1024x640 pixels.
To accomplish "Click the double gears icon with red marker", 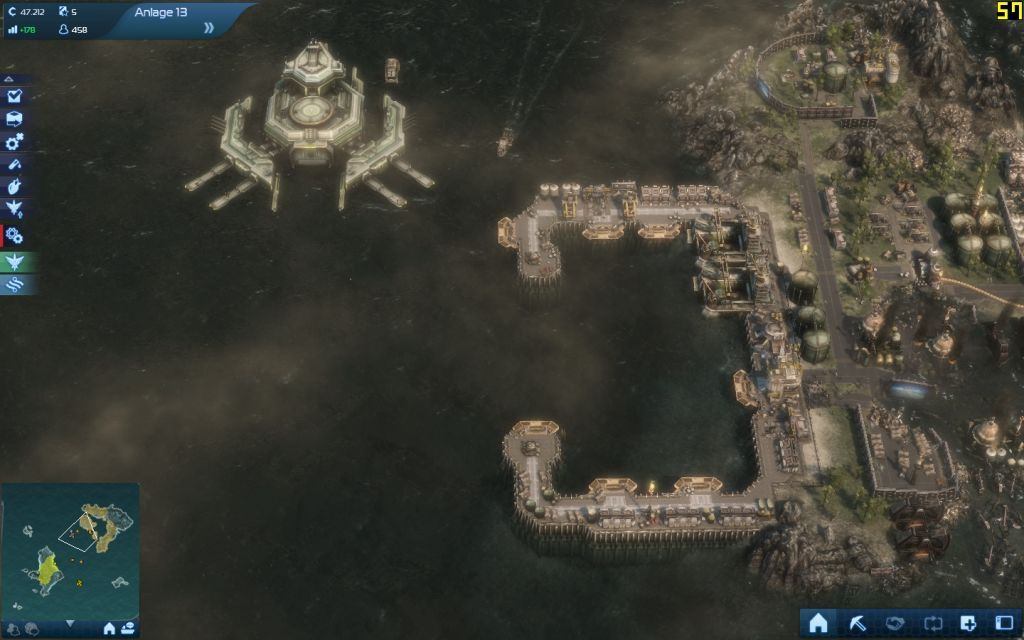I will coord(15,236).
